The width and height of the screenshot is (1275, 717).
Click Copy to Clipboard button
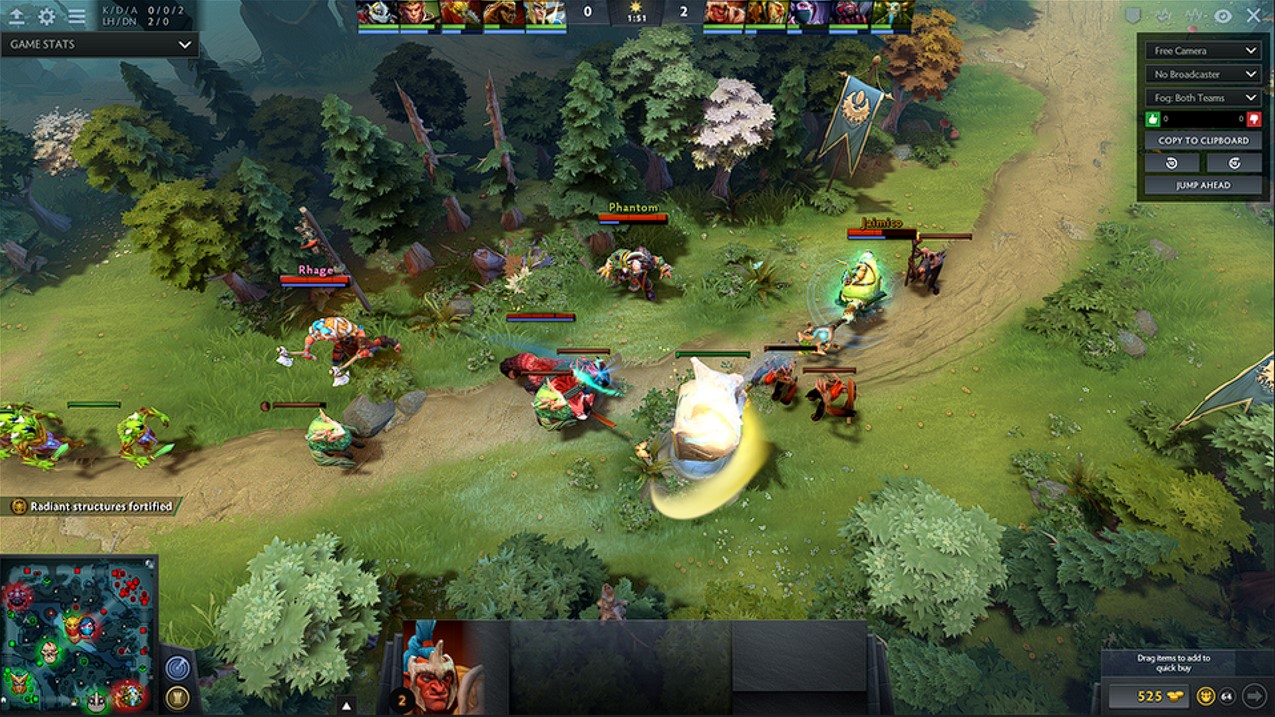(x=1203, y=141)
